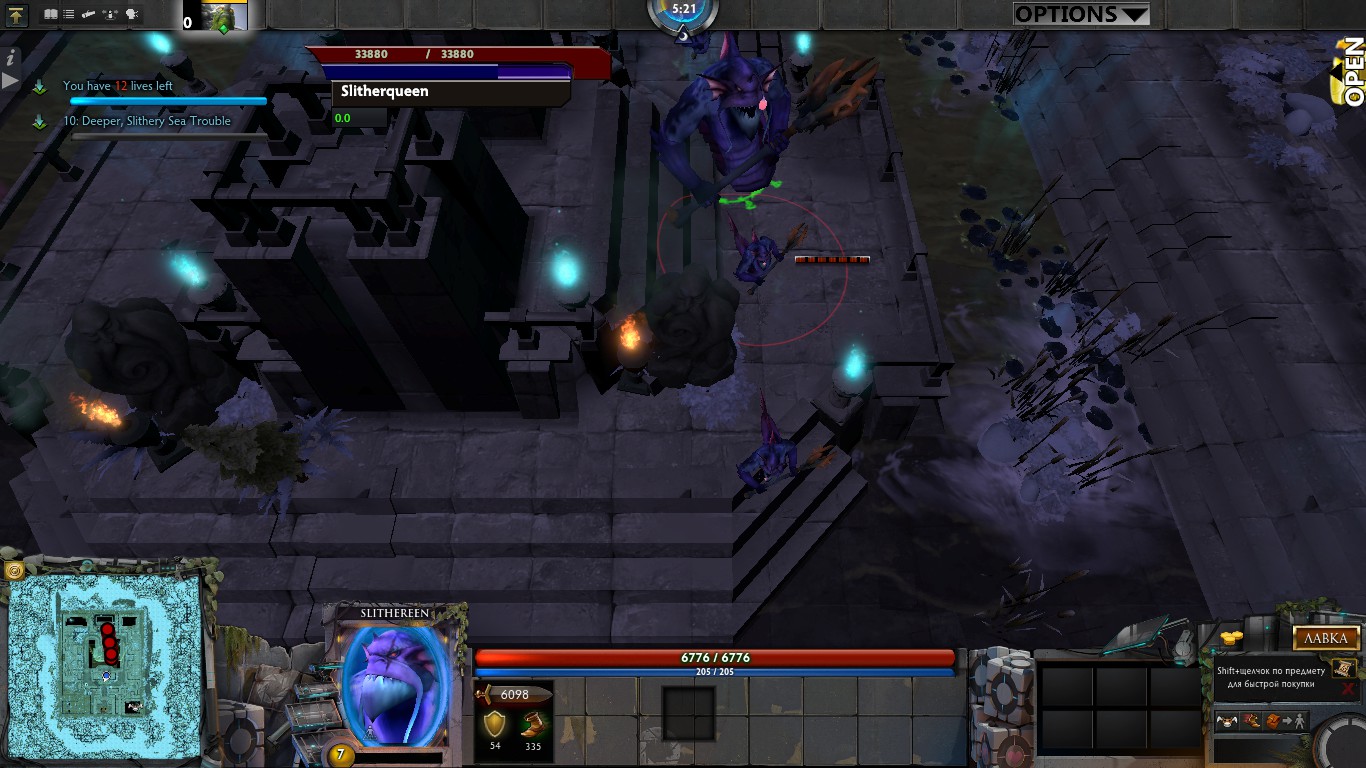Open the chat wheel head icon
Viewport: 1366px width, 768px height.
[130, 13]
